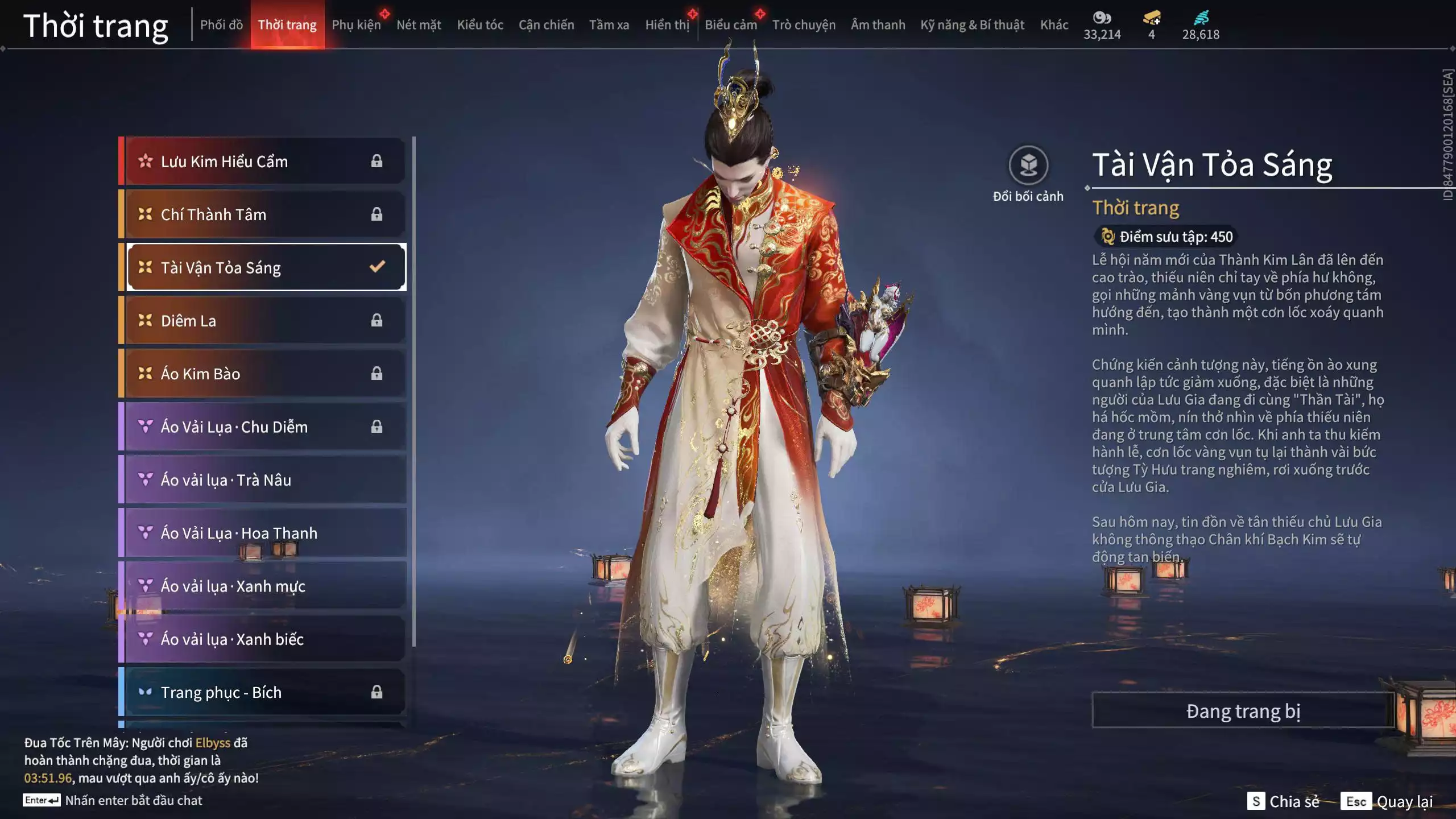Select the Nét mặt tab
The image size is (1456, 819).
click(x=419, y=25)
